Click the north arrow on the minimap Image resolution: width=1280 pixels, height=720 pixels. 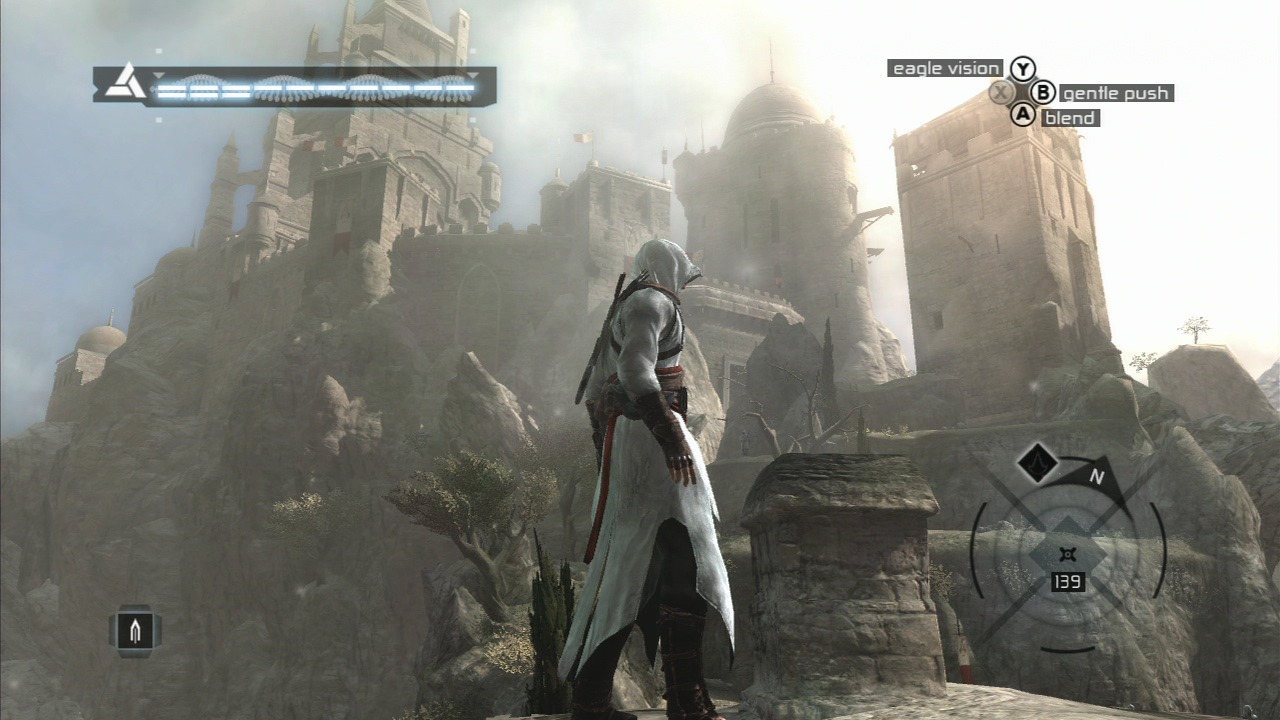(x=1099, y=477)
